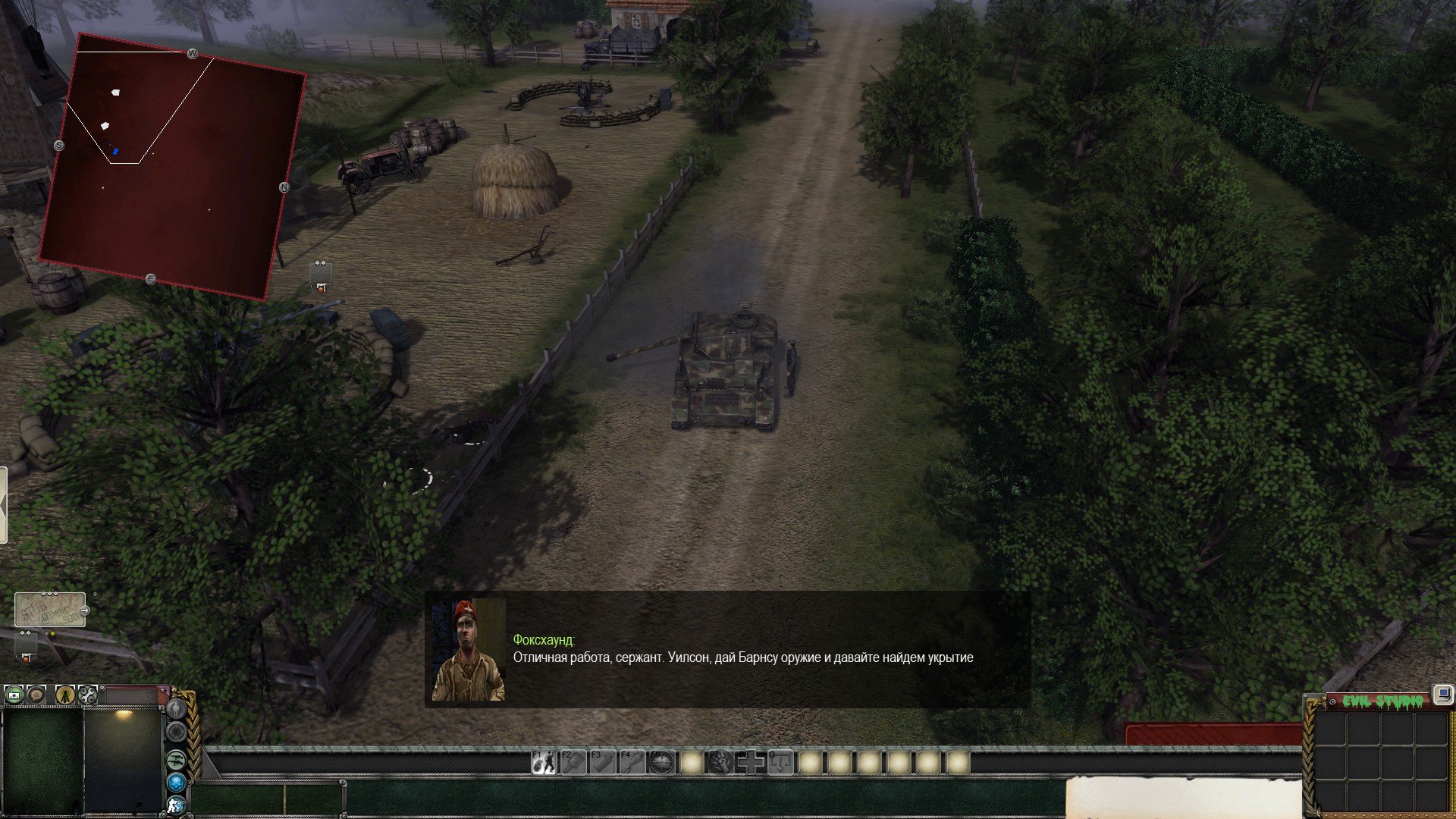Open the green radio transmitter button
Viewport: 1456px width, 819px height.
[x=14, y=694]
